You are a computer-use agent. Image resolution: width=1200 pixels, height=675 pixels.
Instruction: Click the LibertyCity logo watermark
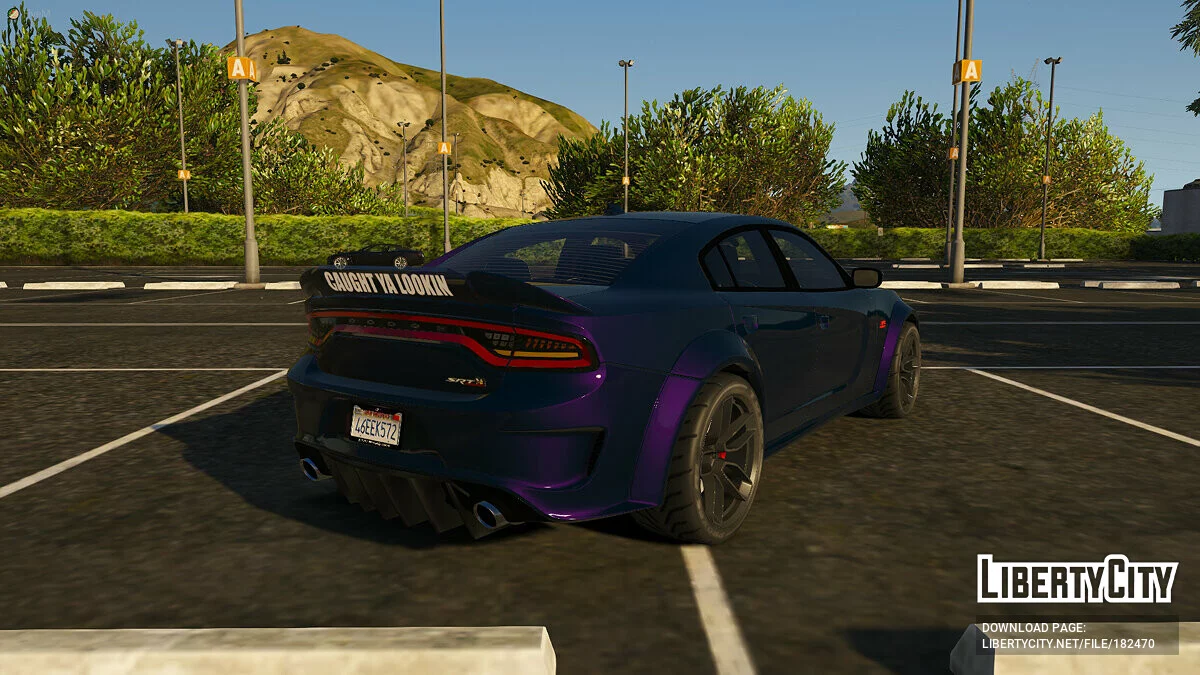pyautogui.click(x=1077, y=579)
